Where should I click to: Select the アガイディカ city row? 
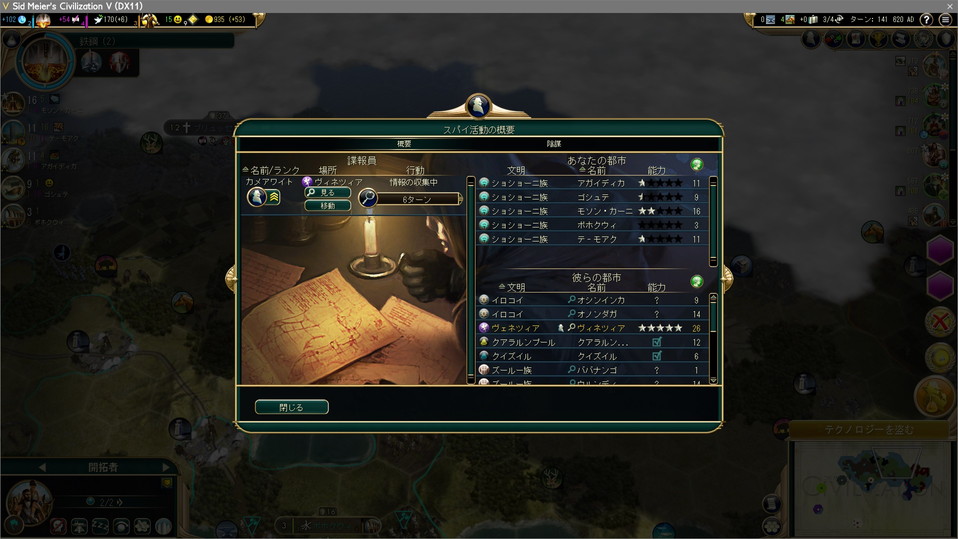pos(592,183)
